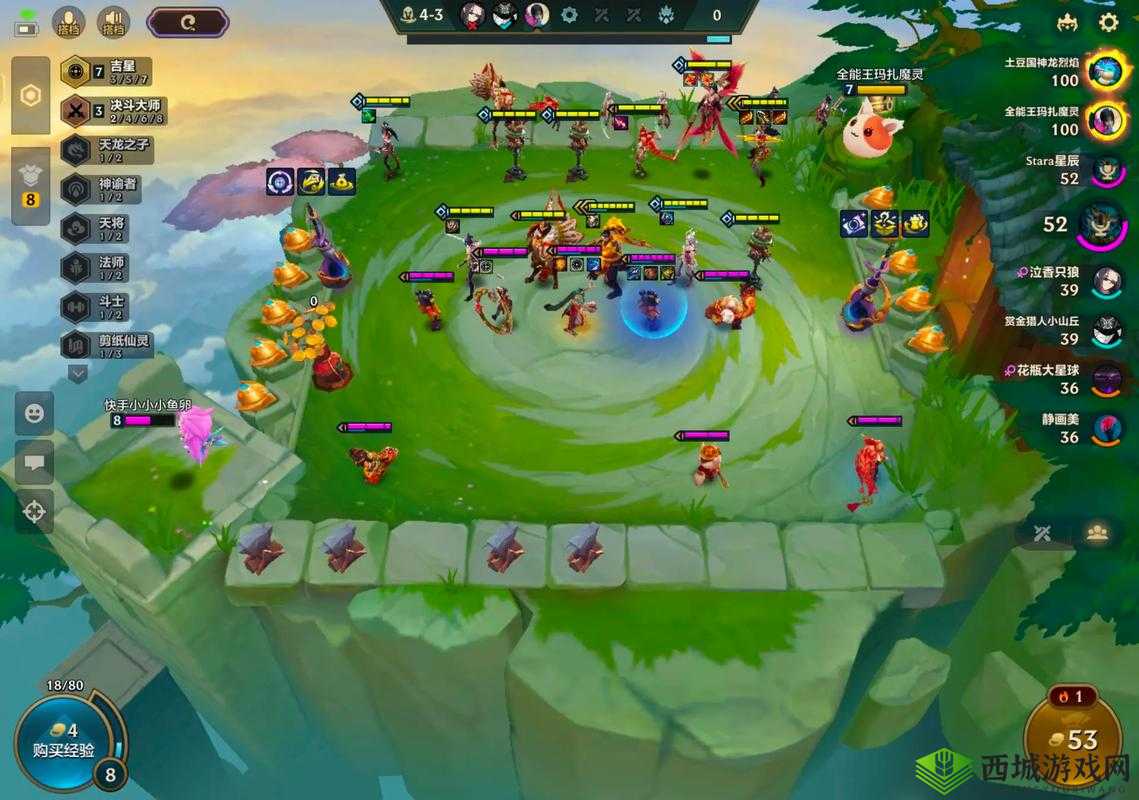Select player 静画美 in the scoreboard
Viewport: 1139px width, 800px height.
[x=1104, y=428]
